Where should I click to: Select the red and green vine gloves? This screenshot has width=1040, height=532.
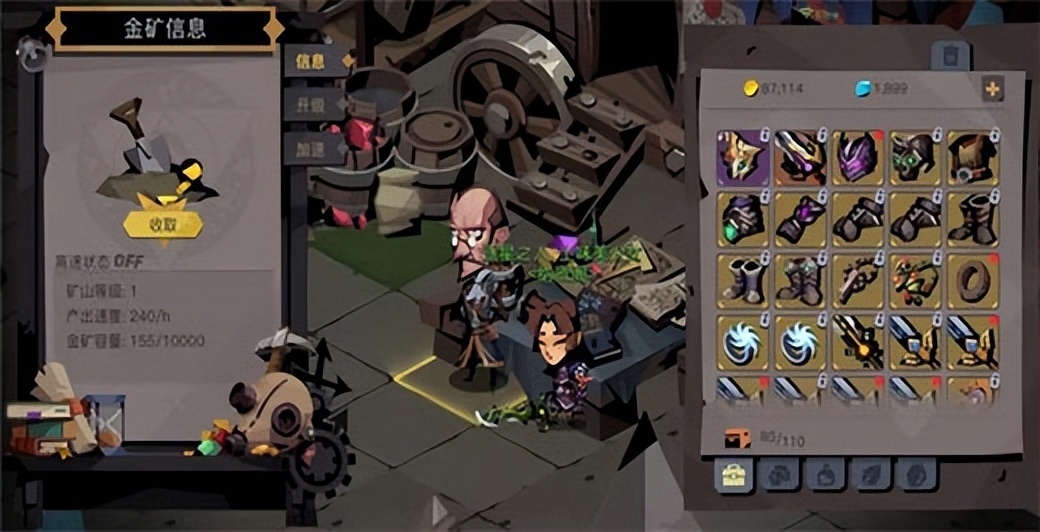click(x=914, y=279)
